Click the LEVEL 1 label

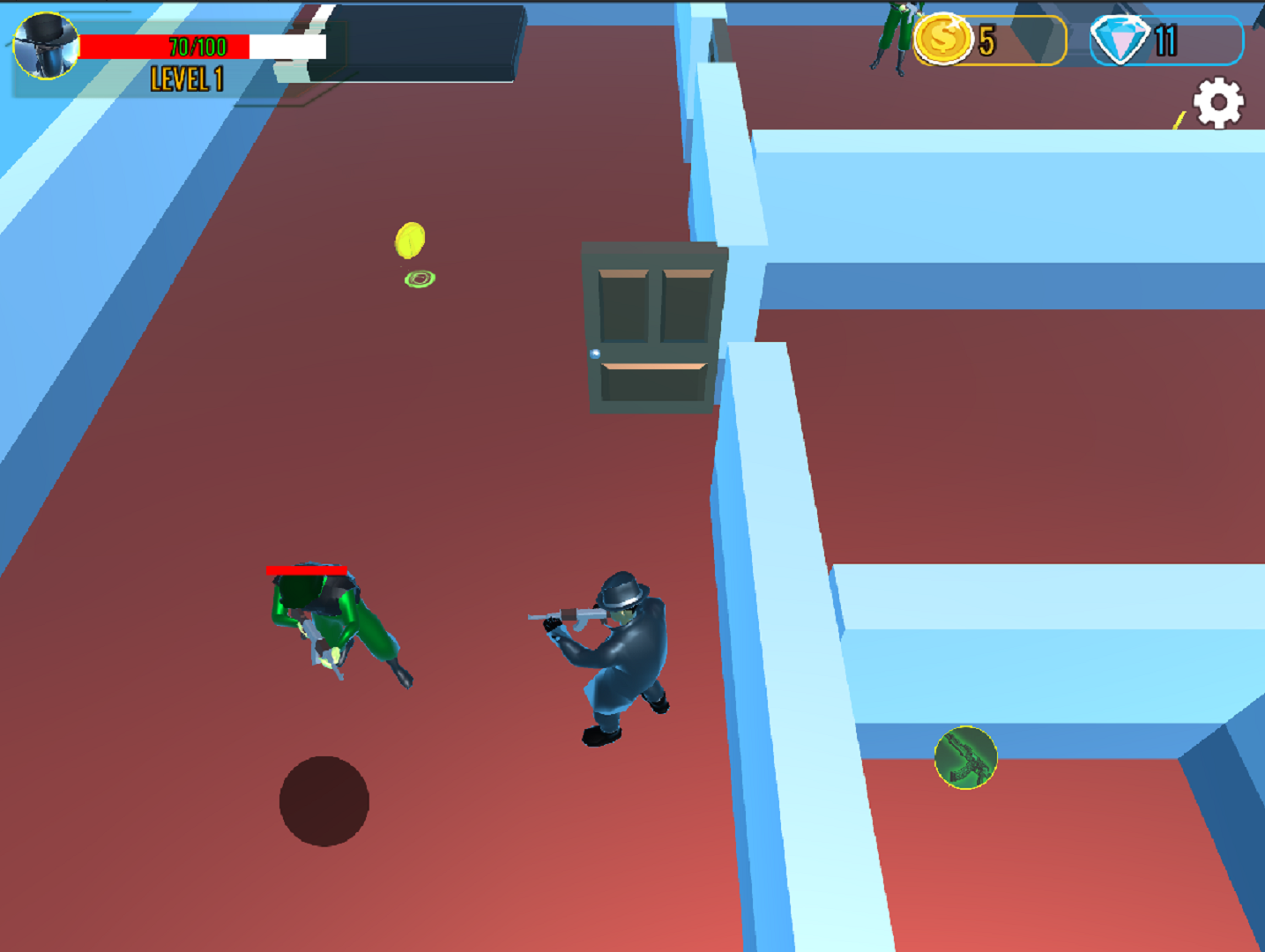[x=186, y=80]
